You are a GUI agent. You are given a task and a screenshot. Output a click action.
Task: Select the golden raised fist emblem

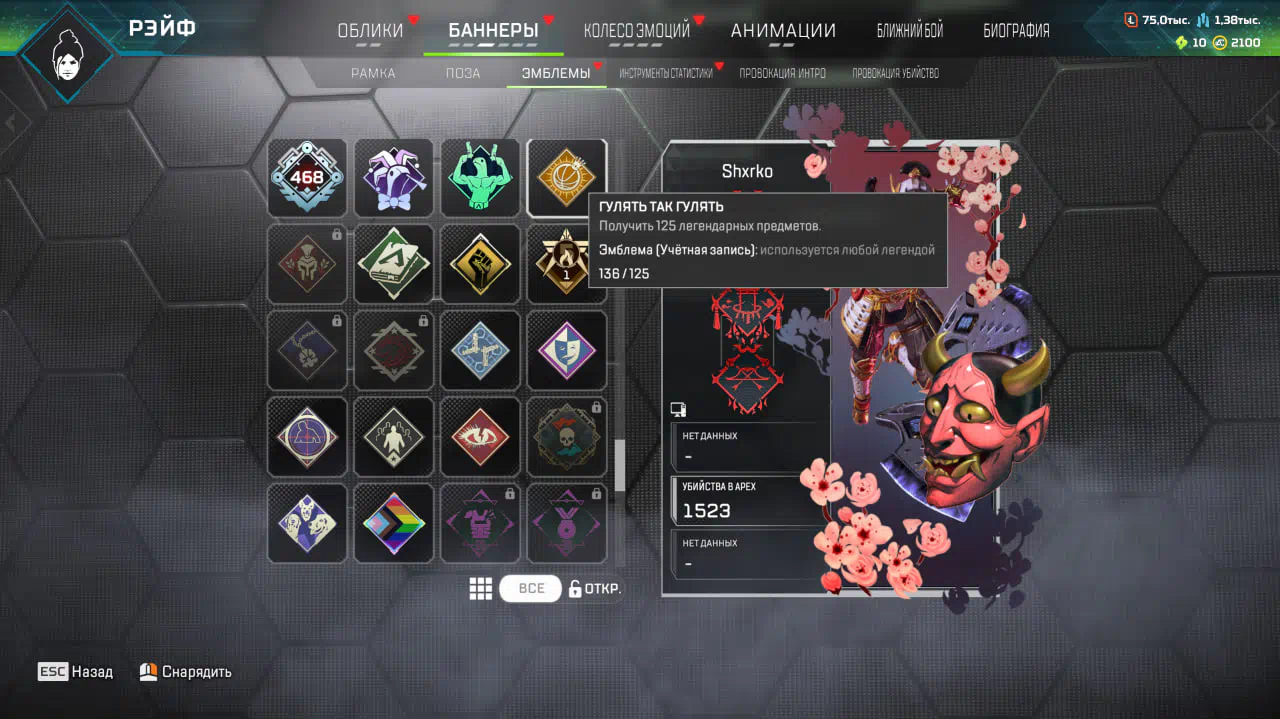pos(480,264)
